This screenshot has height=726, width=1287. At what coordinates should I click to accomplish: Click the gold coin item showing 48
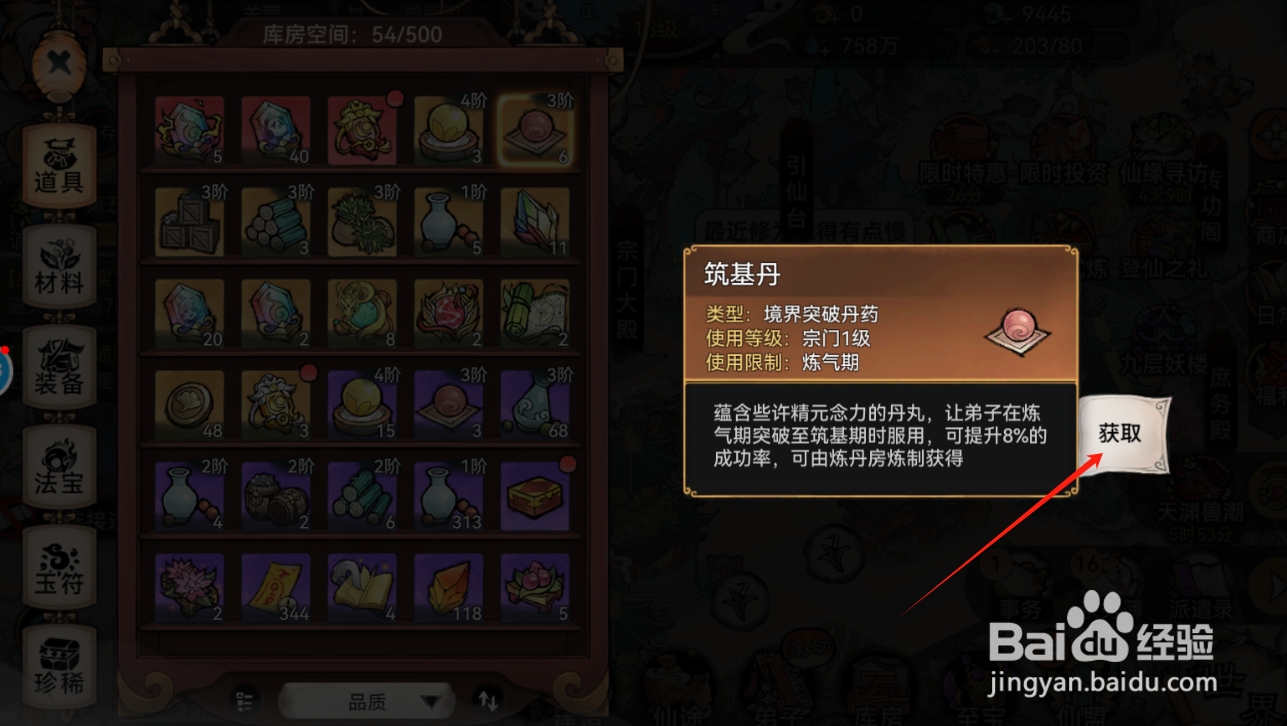click(188, 404)
